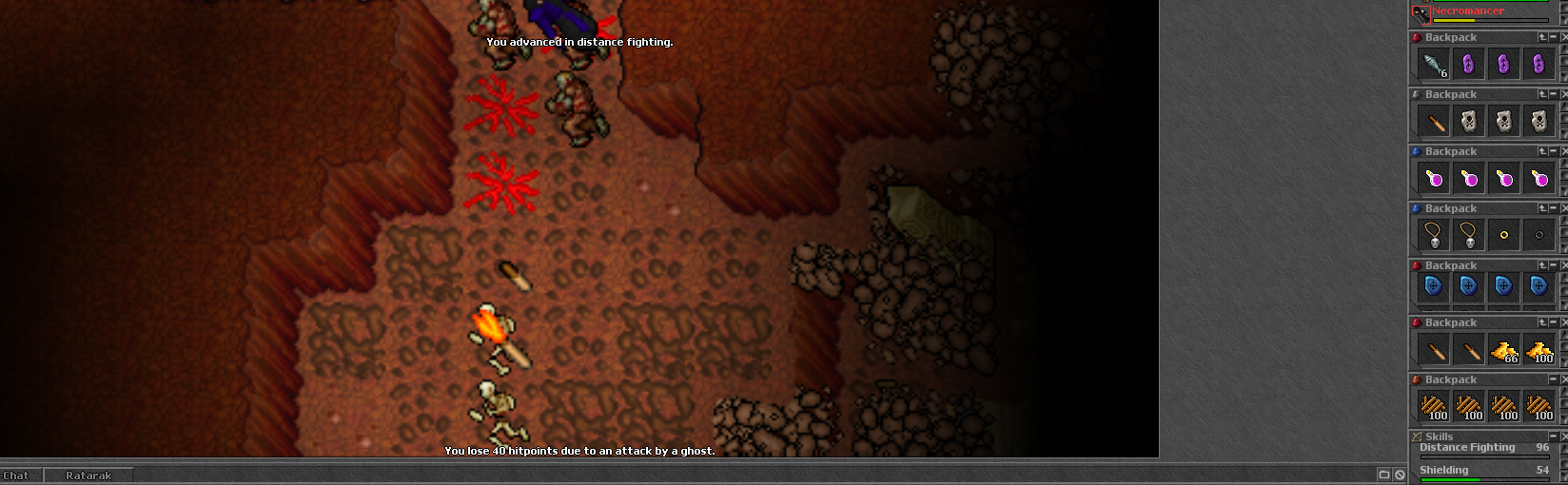Close the Skills panel
Viewport: 1568px width, 485px height.
click(1564, 436)
